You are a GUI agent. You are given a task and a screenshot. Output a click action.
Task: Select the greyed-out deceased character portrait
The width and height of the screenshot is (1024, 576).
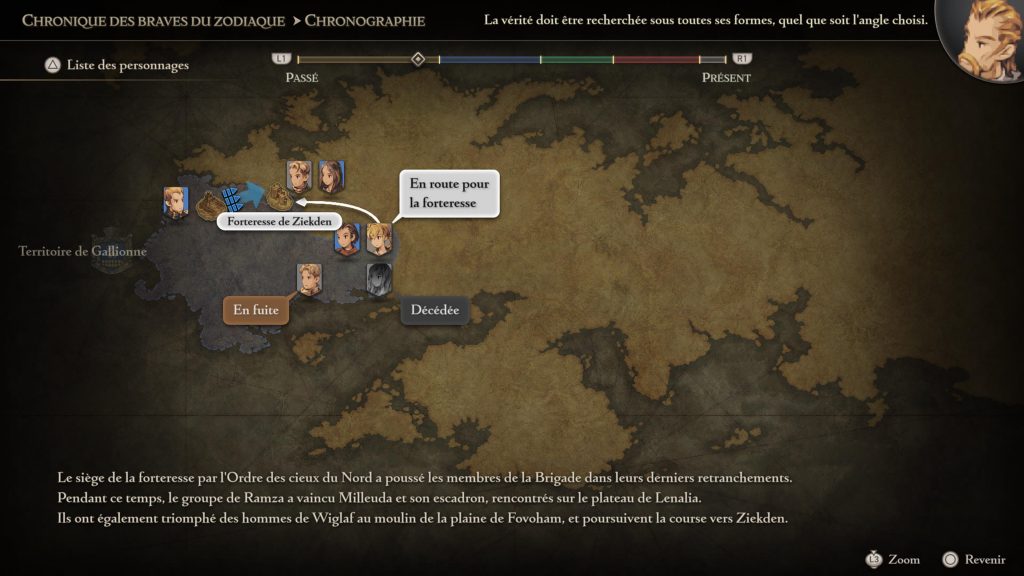[x=379, y=277]
